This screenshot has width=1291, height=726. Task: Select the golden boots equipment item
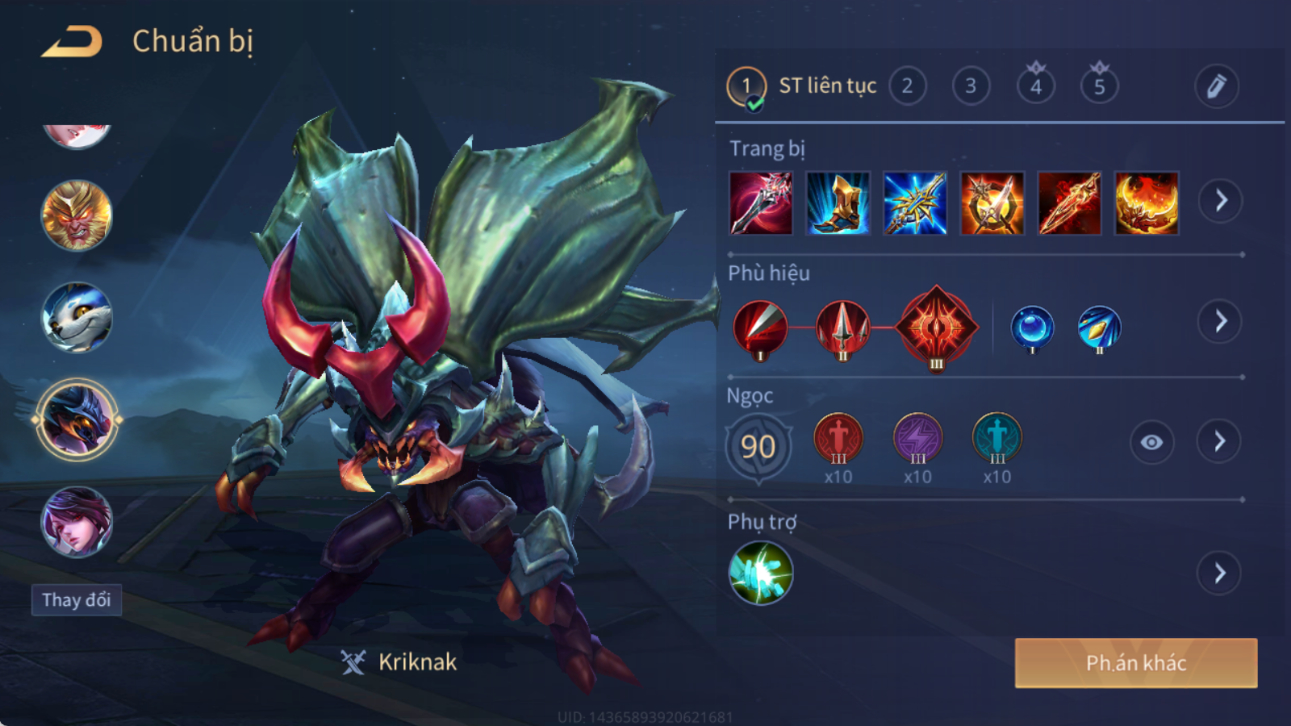[x=838, y=203]
